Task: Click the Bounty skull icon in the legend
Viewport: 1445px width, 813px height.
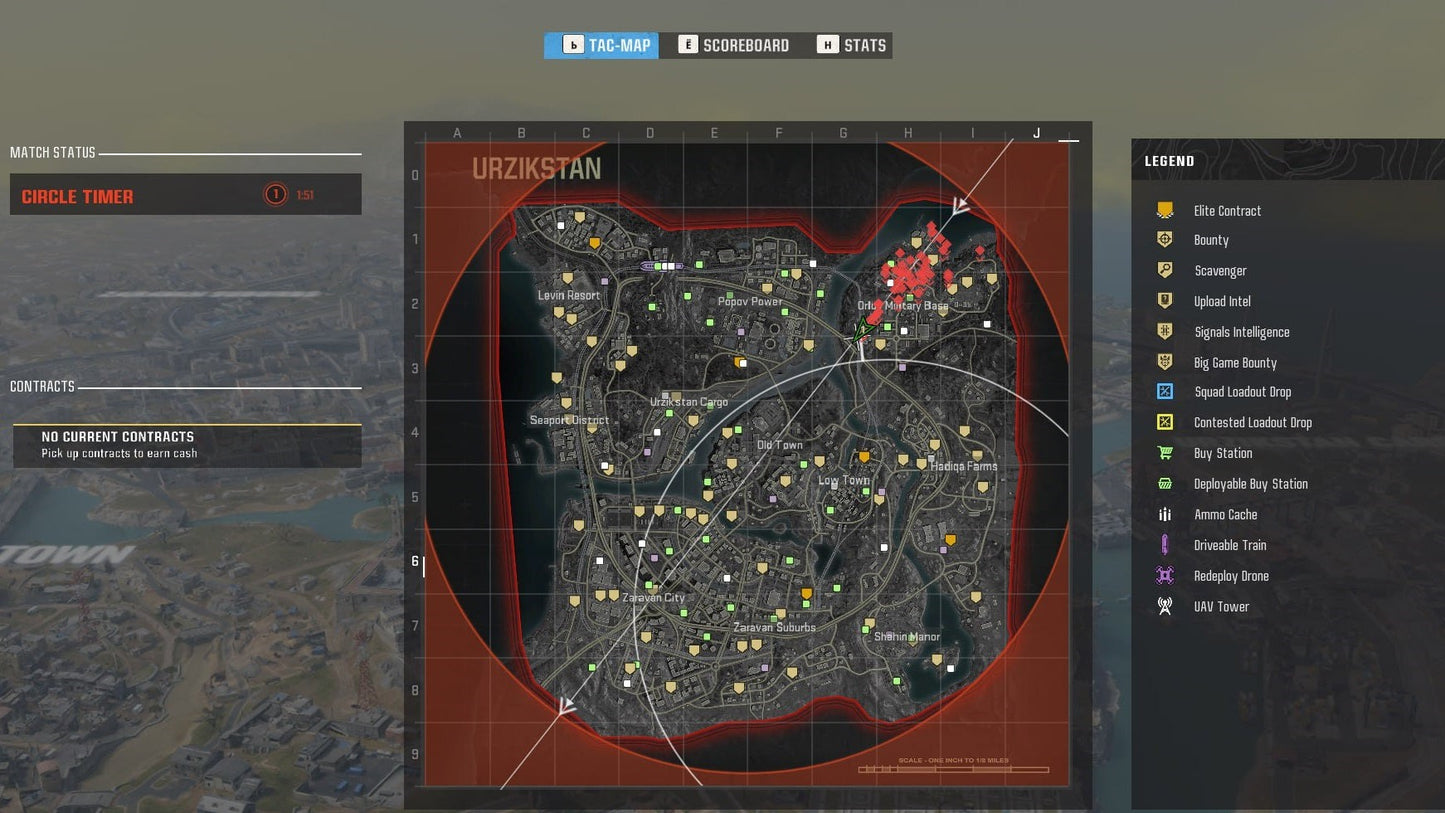Action: (x=1165, y=240)
